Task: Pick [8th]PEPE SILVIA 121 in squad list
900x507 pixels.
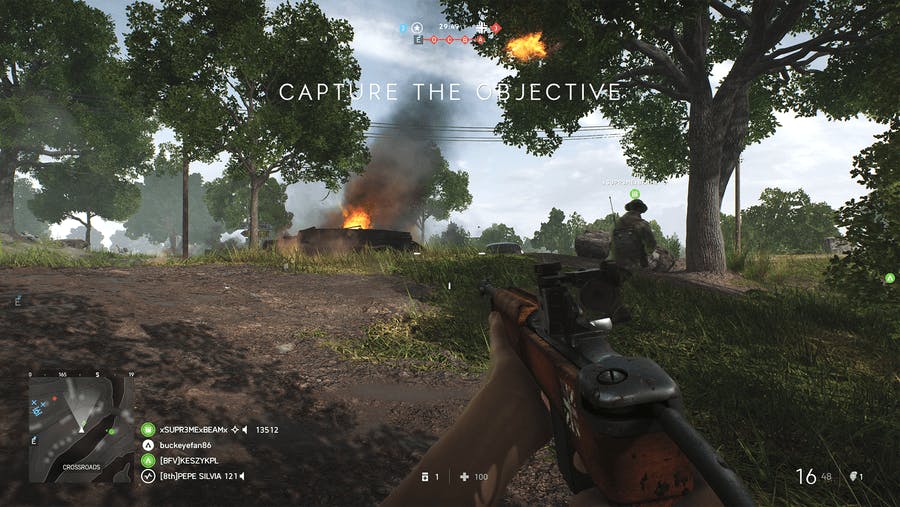Action: 198,476
